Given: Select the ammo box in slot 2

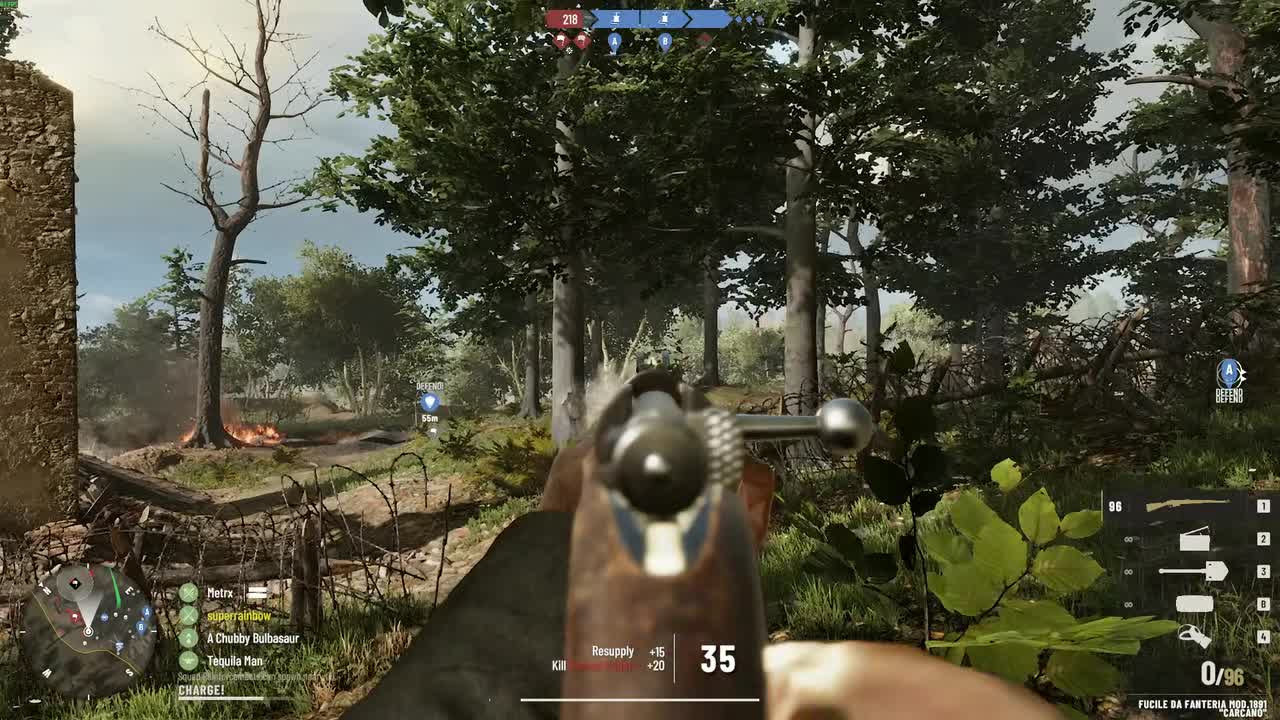Looking at the screenshot, I should [1195, 540].
